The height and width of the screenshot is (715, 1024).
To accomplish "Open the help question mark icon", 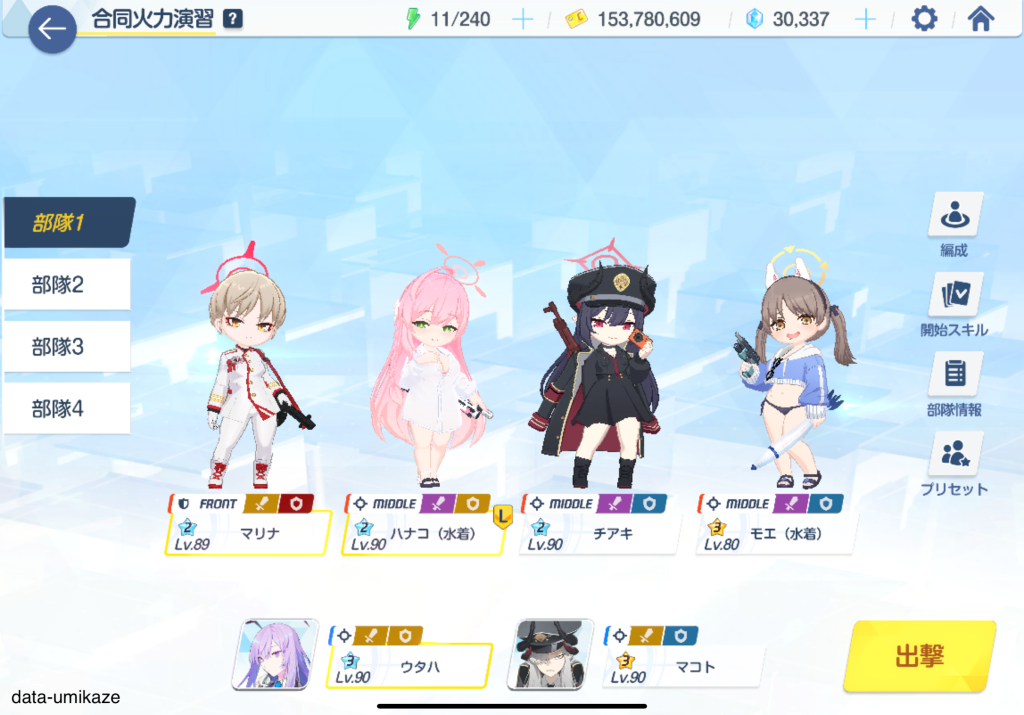I will tap(233, 18).
